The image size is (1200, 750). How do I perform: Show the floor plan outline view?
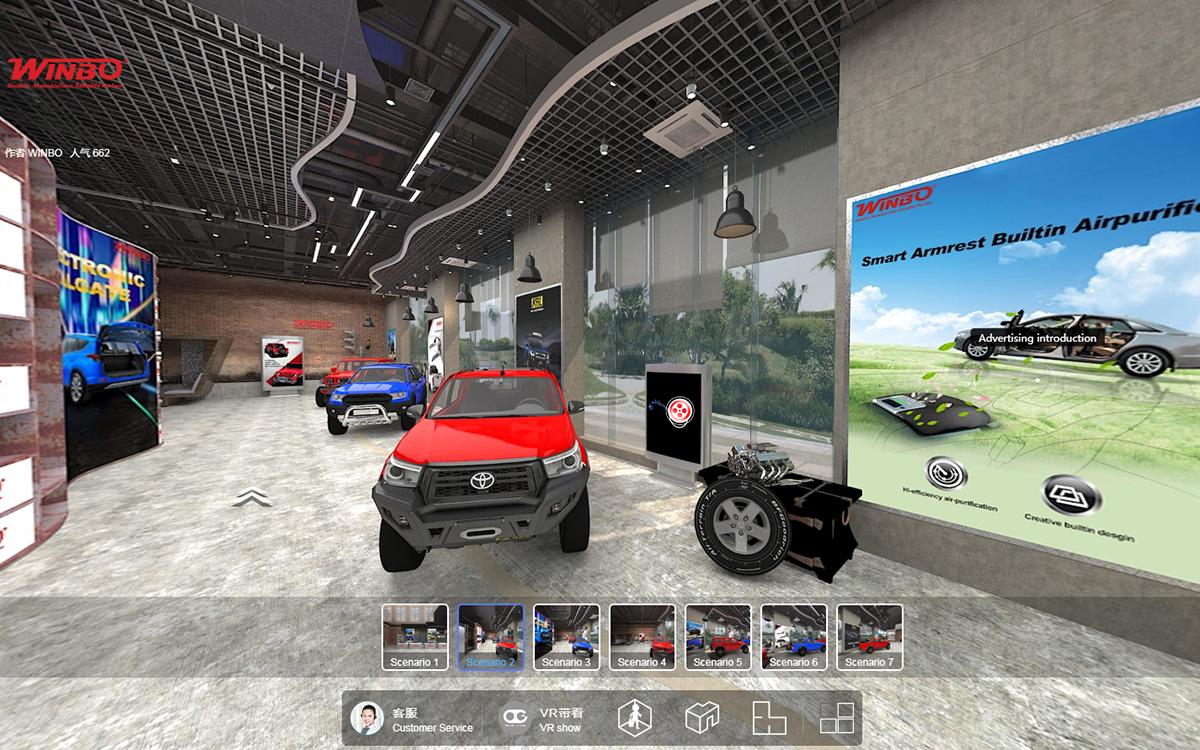pyautogui.click(x=769, y=717)
